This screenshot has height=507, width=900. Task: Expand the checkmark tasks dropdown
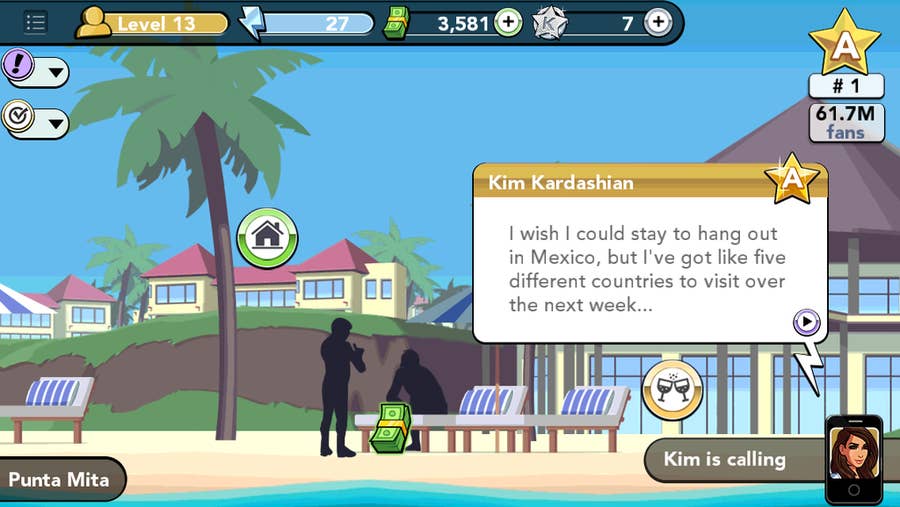point(35,120)
